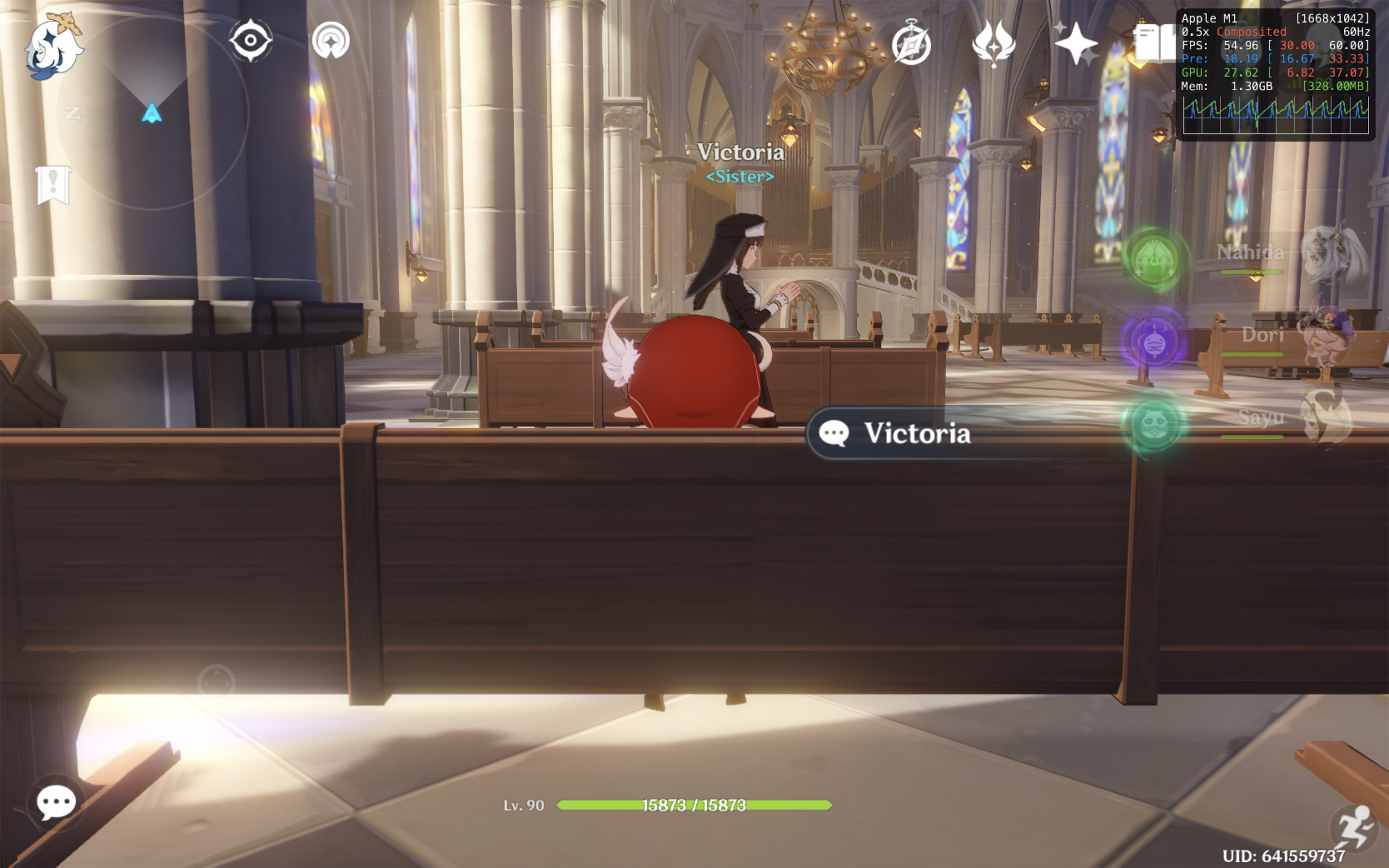Open the co-op mode icon

pos(330,41)
